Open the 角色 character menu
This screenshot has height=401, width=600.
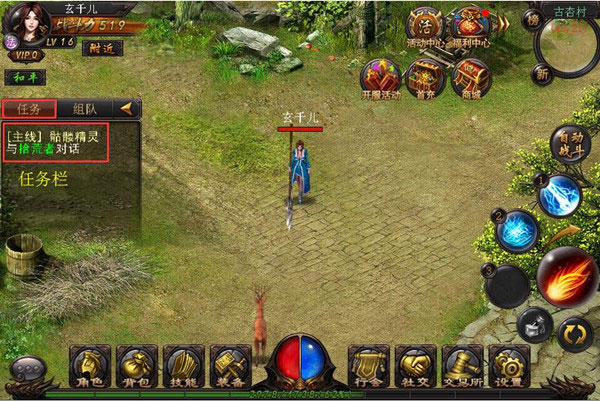click(89, 367)
